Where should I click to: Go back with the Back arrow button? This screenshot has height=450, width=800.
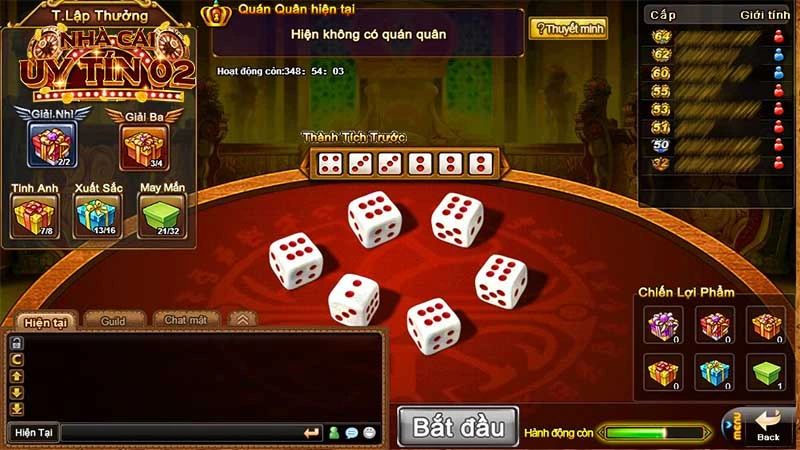768,425
